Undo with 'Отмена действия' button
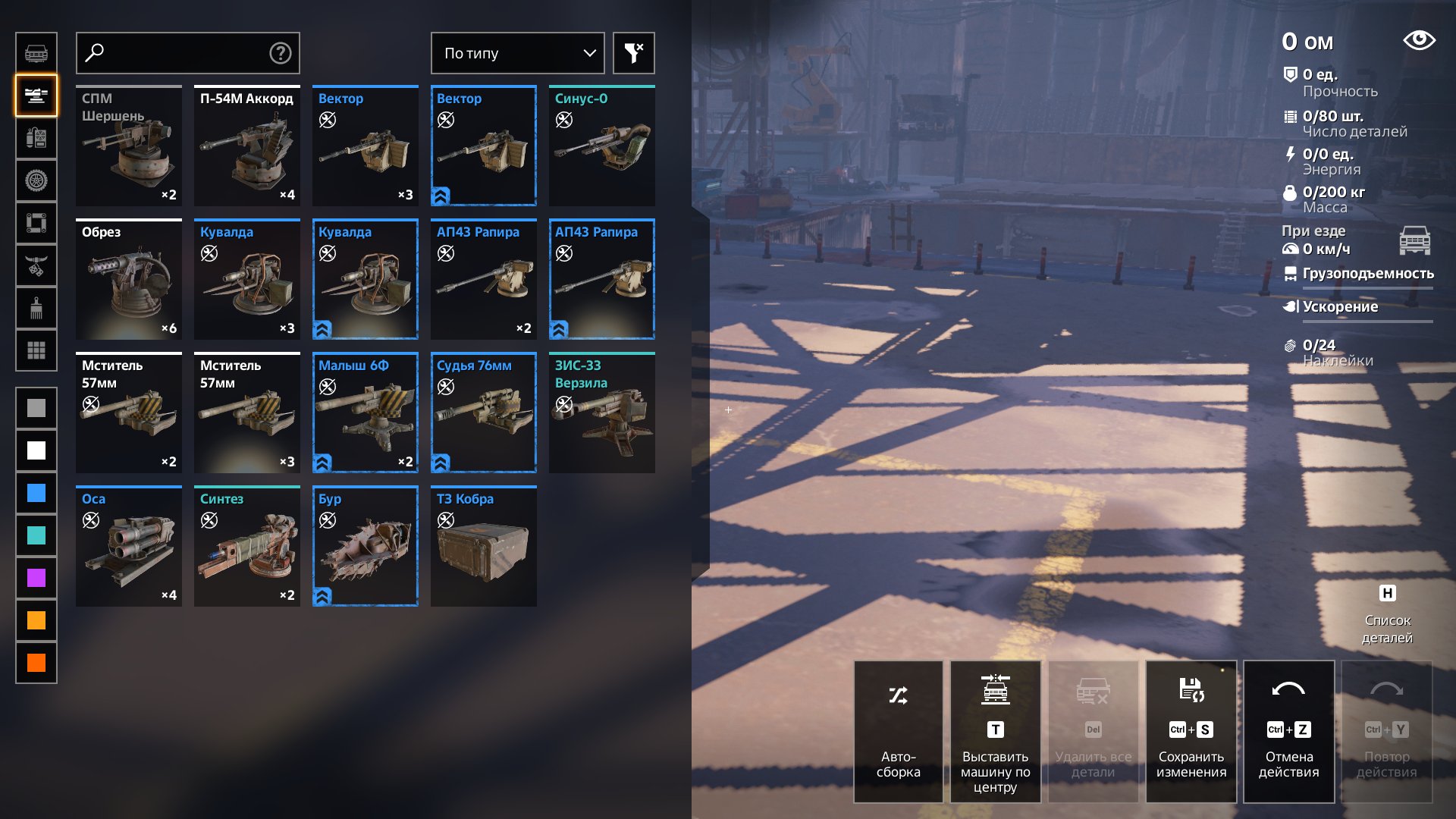1456x819 pixels. tap(1289, 732)
